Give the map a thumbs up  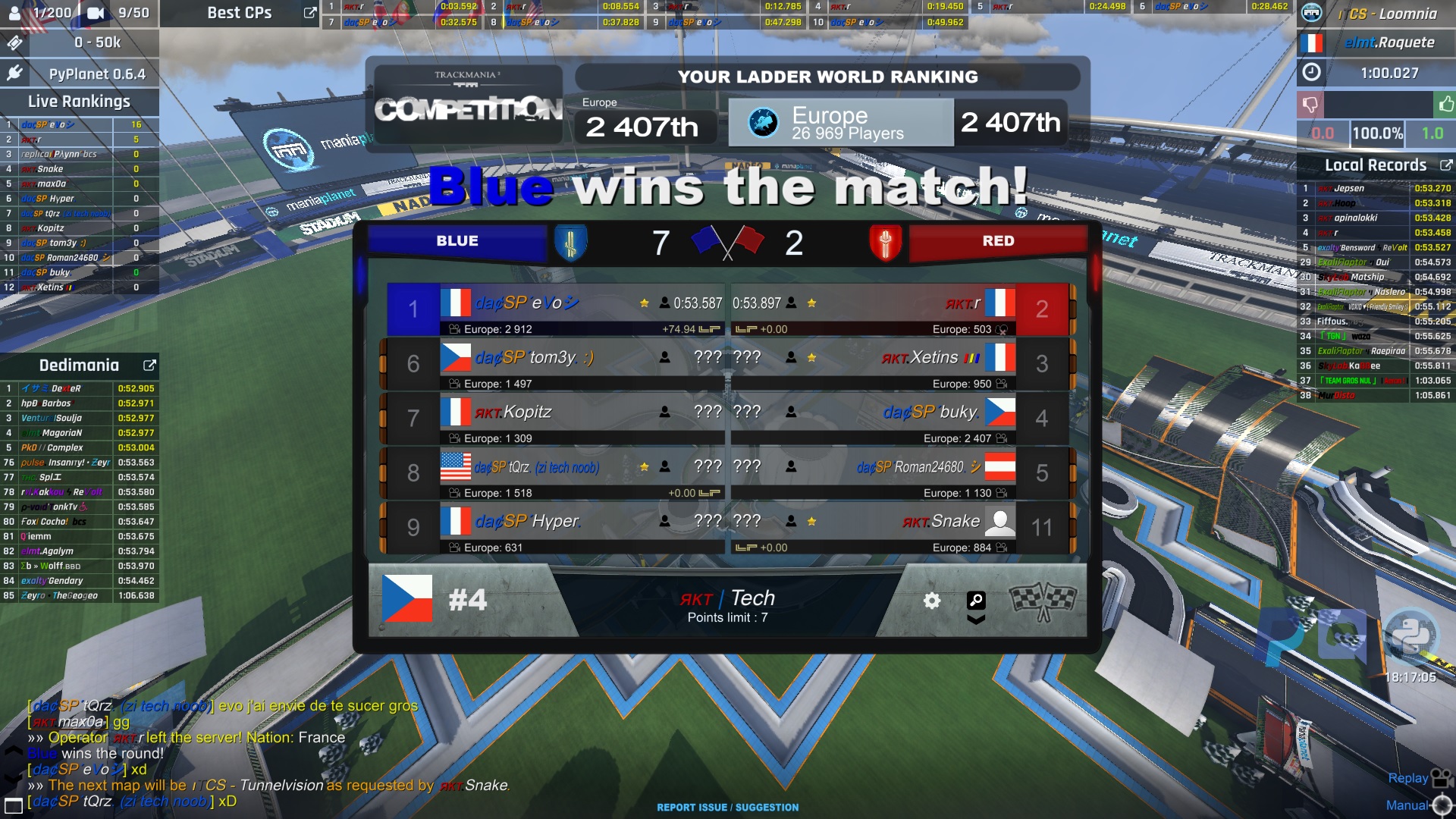coord(1445,104)
